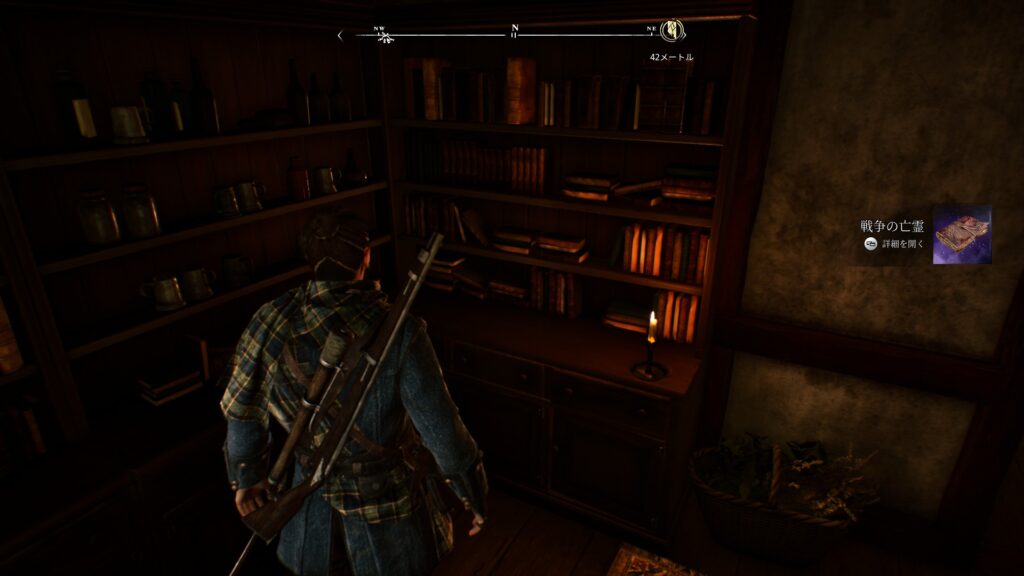The image size is (1024, 576).
Task: Click the quest objective marker on the compass
Action: tap(671, 32)
